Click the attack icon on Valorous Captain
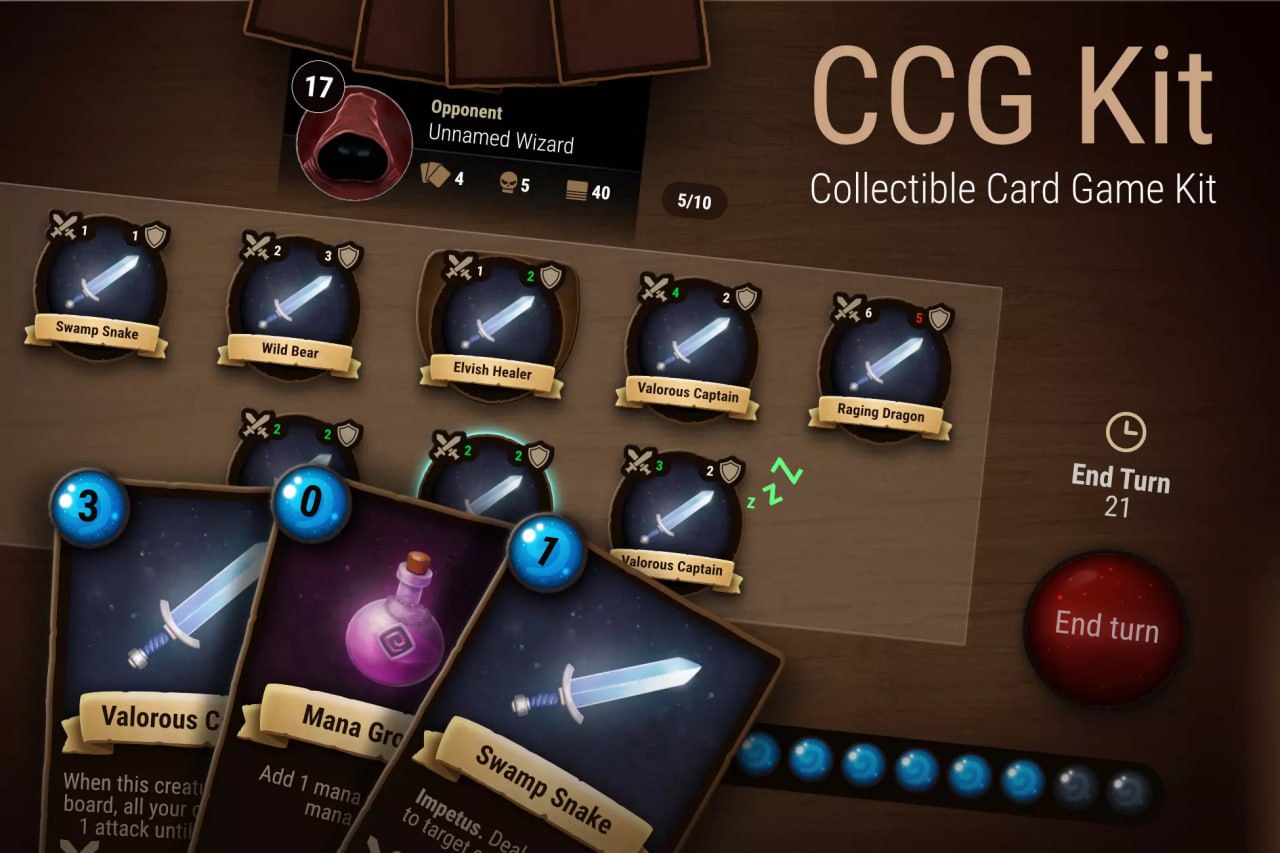 coord(655,286)
